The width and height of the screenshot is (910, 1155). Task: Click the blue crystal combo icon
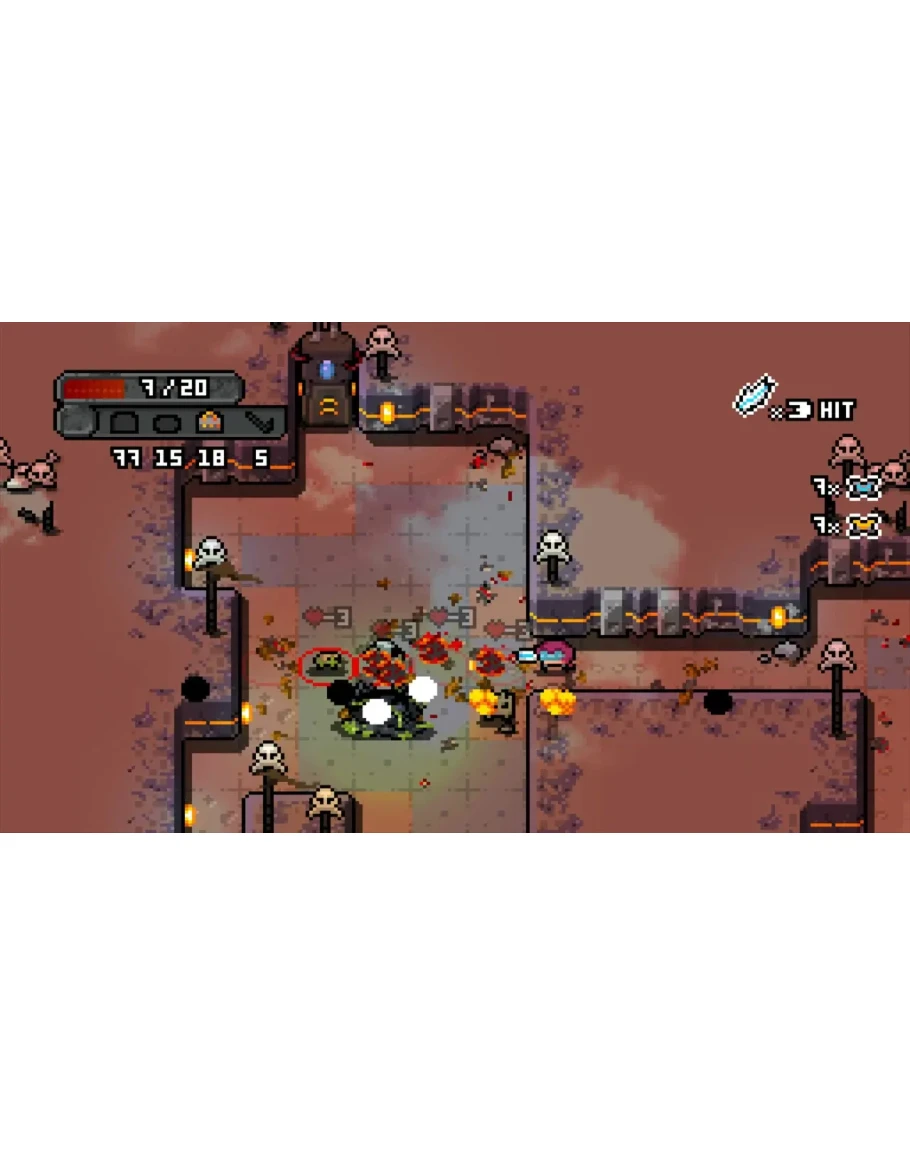click(x=754, y=394)
